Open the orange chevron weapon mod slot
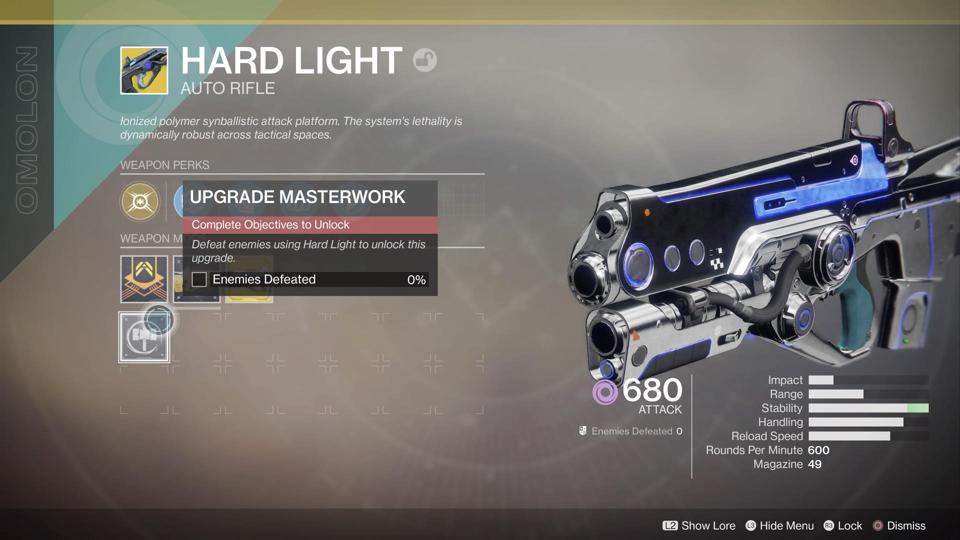Viewport: 960px width, 540px height. pos(144,279)
